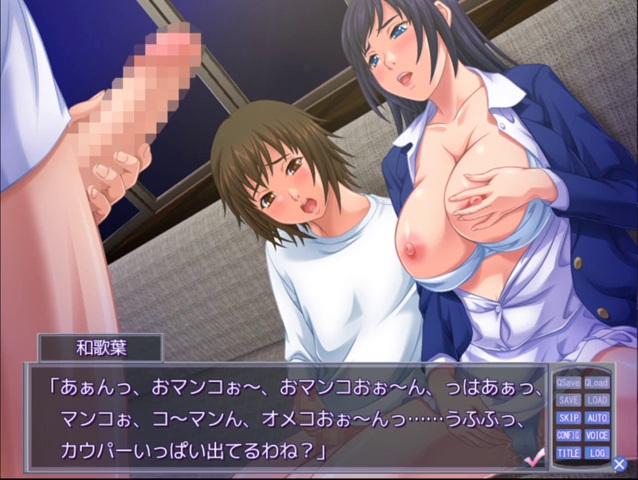Hide the message window with the X button

pyautogui.click(x=620, y=464)
